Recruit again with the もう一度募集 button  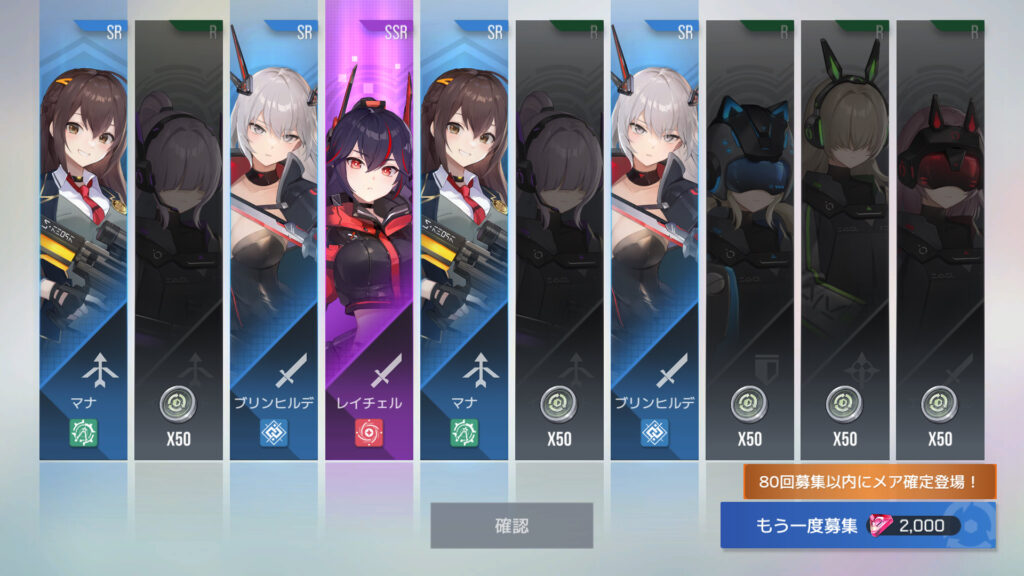(857, 526)
